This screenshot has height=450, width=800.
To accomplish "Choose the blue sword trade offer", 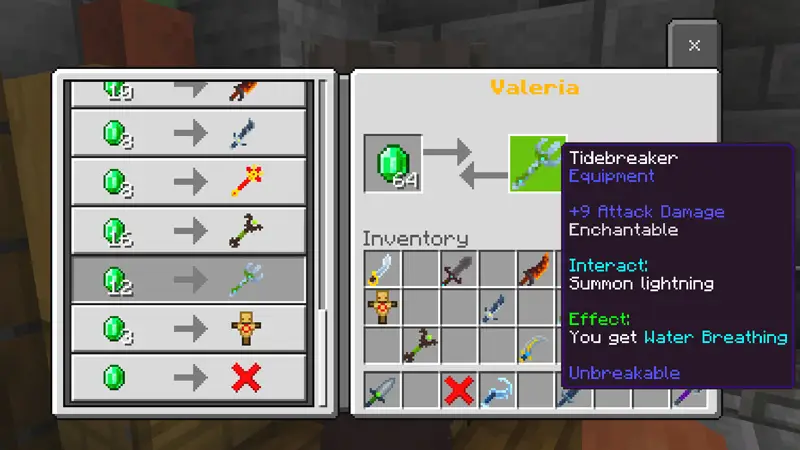I will [x=188, y=133].
